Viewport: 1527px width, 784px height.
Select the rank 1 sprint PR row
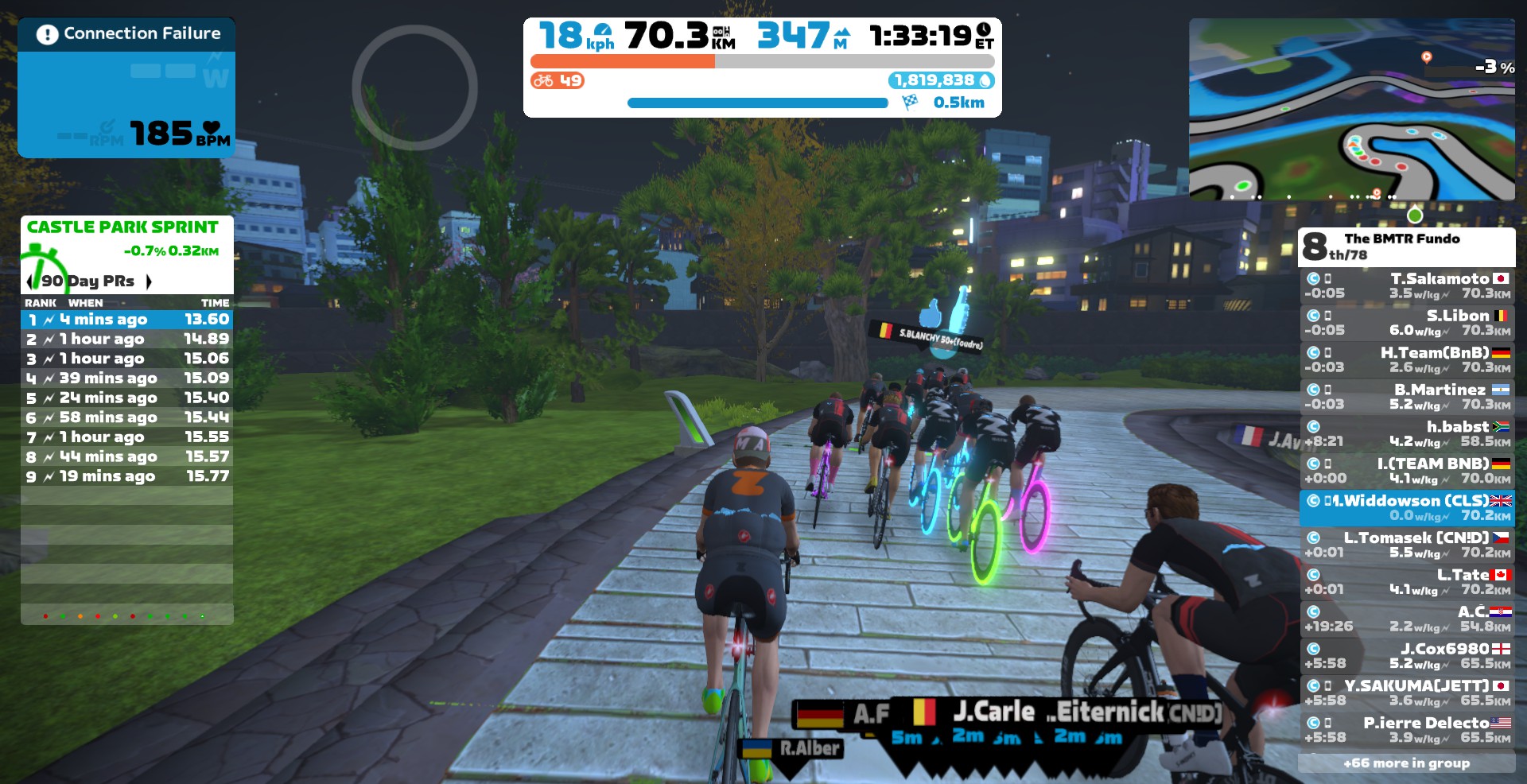[x=127, y=320]
